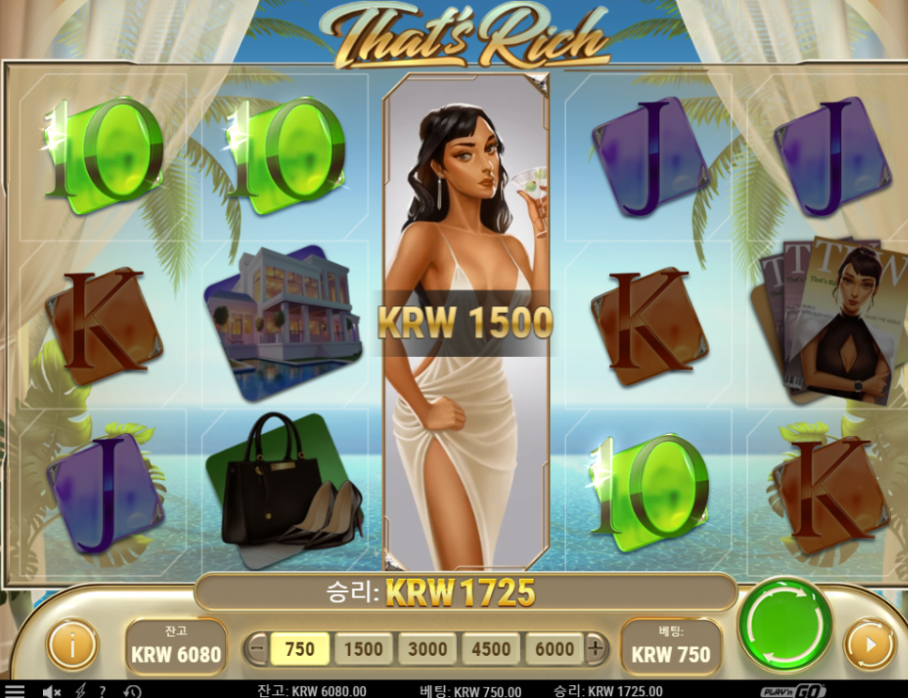
Task: Open the question mark help
Action: coord(102,691)
